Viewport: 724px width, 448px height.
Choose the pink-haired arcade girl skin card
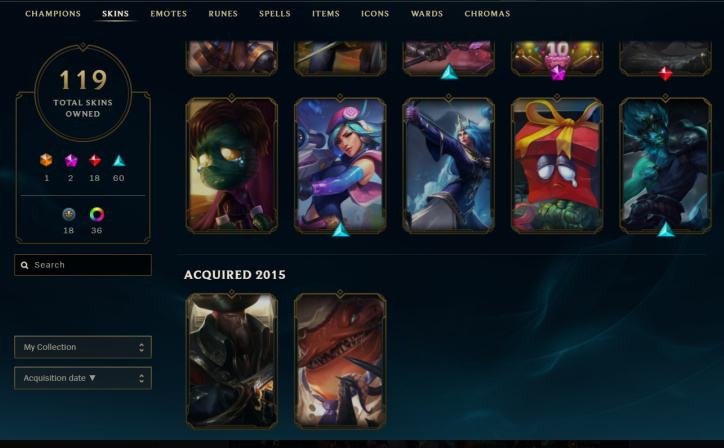click(340, 165)
